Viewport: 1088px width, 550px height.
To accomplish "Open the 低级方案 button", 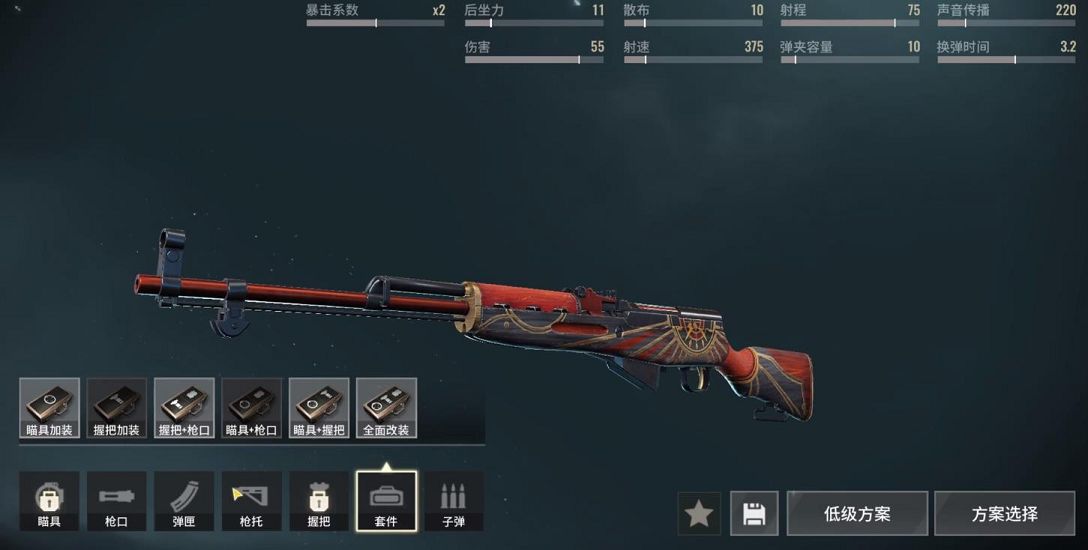I will click(x=857, y=514).
